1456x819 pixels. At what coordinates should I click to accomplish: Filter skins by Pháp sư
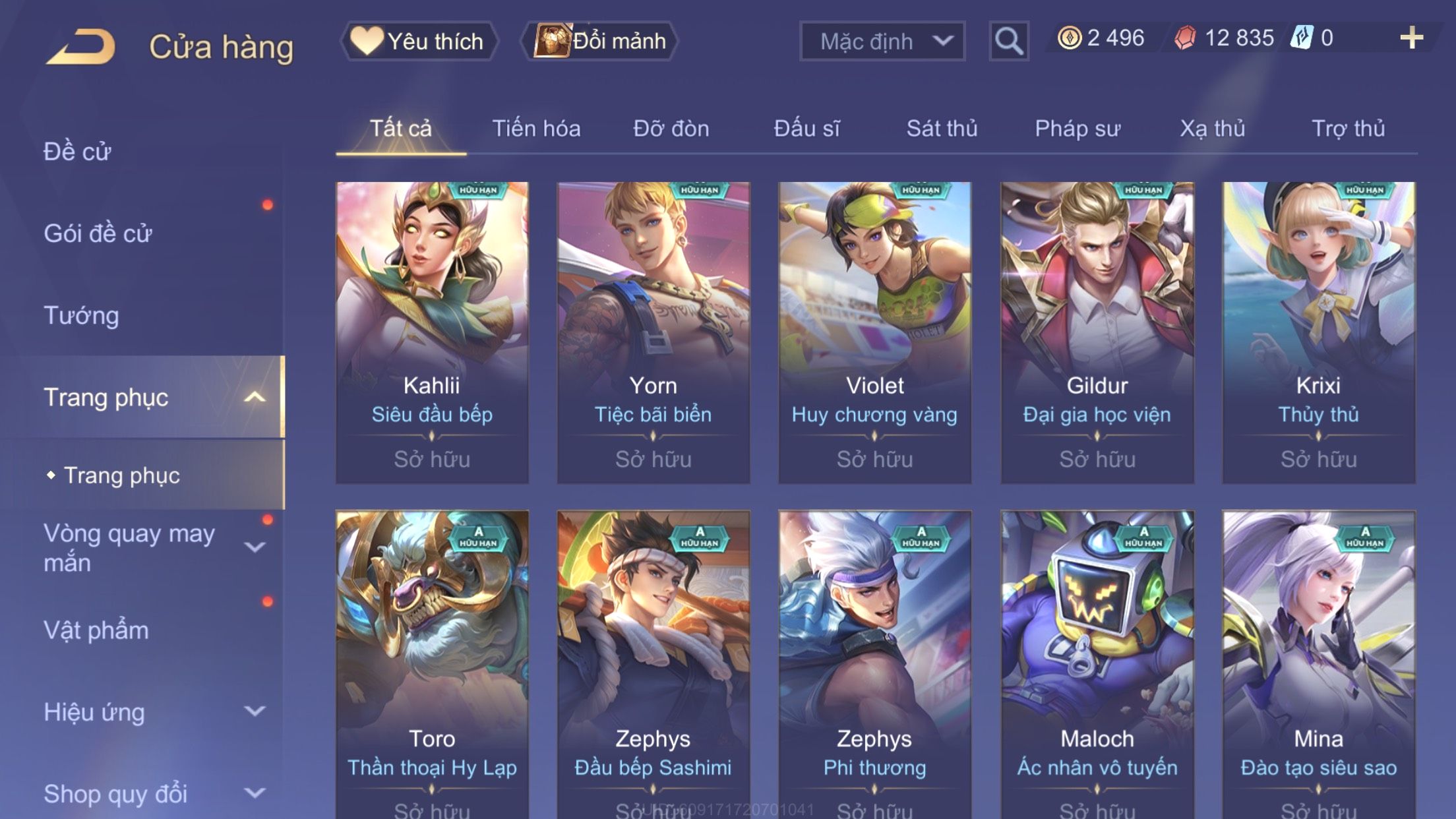(x=1077, y=129)
